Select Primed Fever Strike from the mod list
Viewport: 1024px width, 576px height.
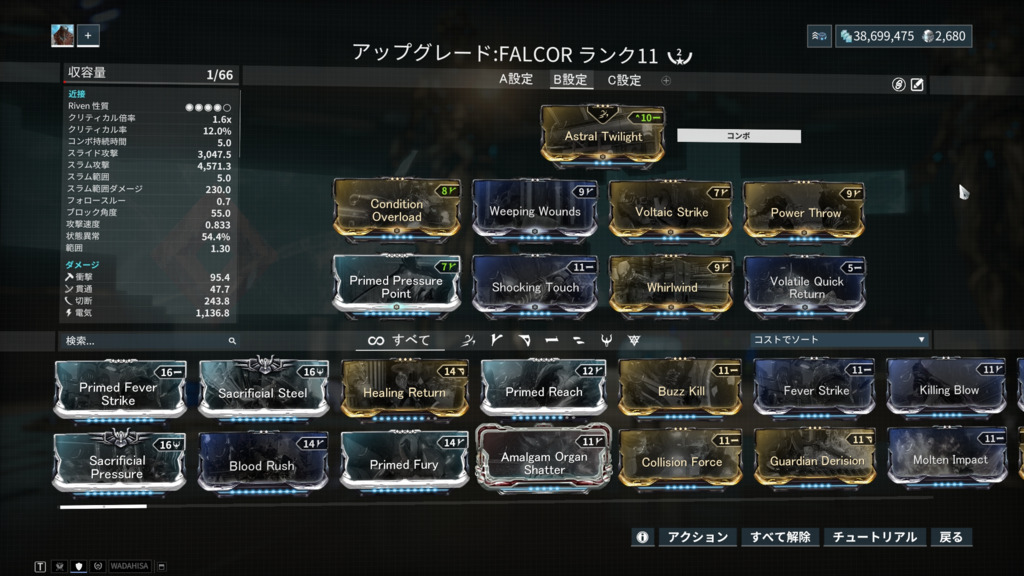118,393
